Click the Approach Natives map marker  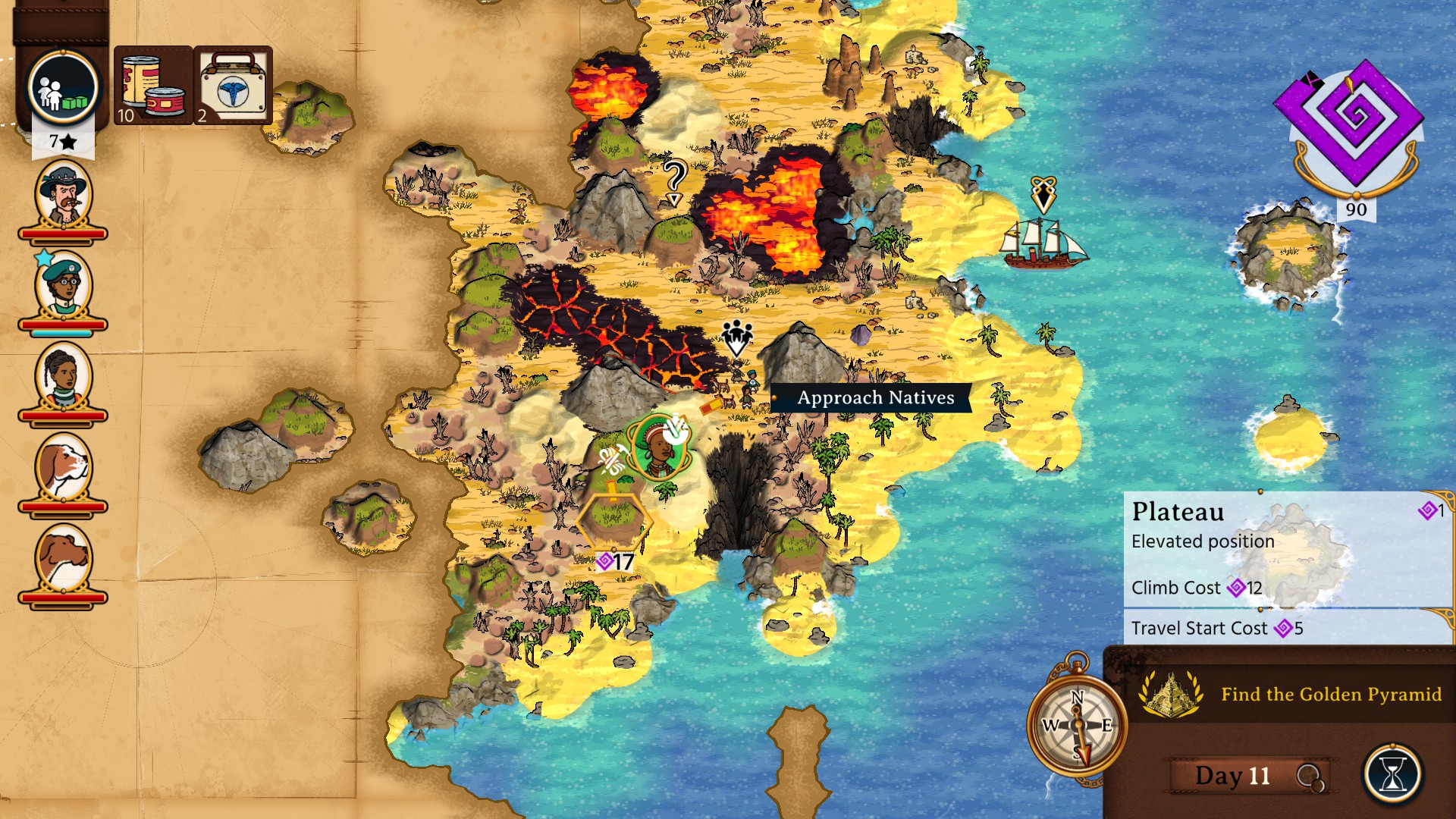click(x=736, y=338)
